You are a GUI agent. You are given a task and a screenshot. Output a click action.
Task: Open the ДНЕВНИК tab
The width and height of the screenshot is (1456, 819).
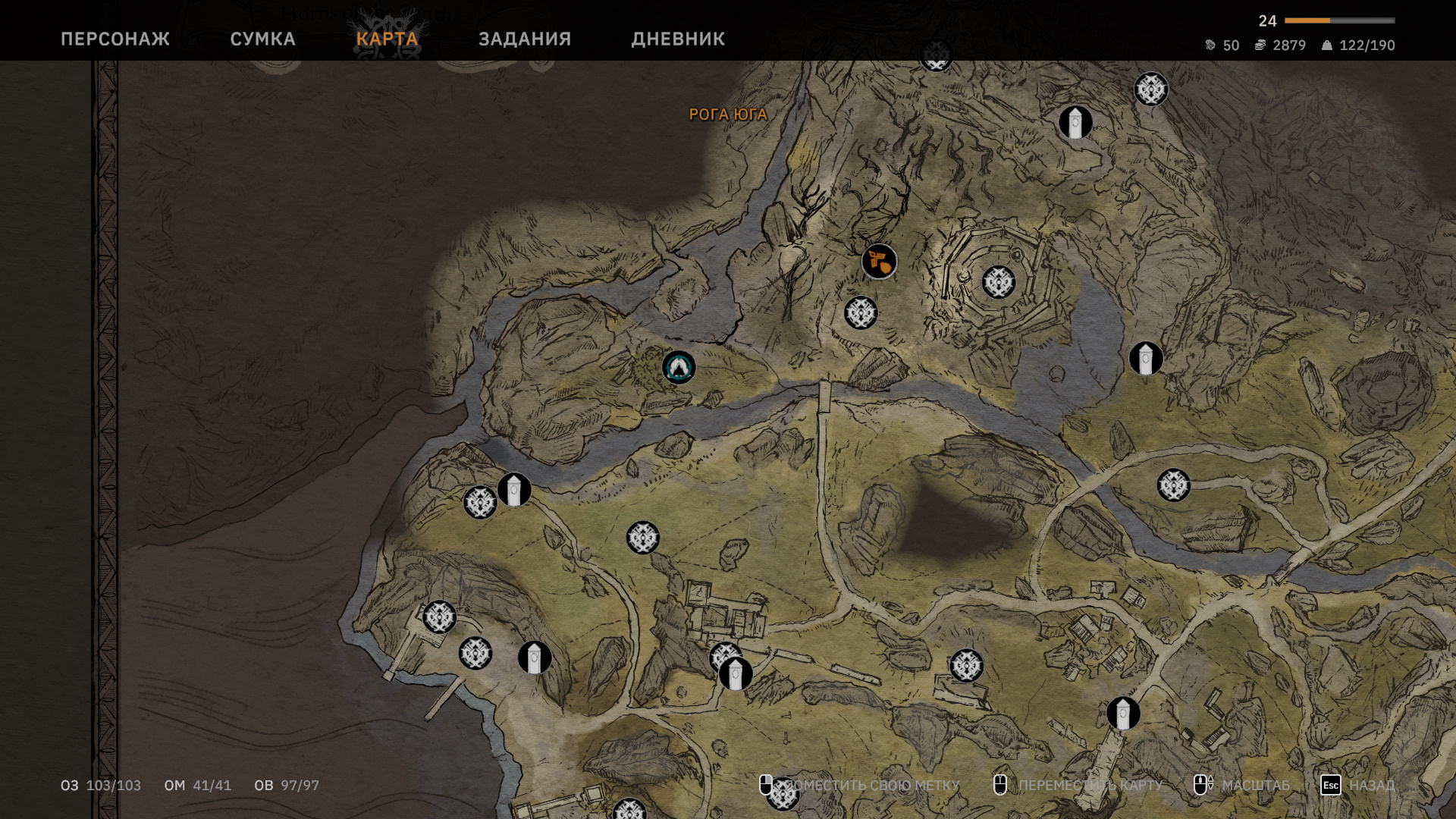pyautogui.click(x=678, y=39)
